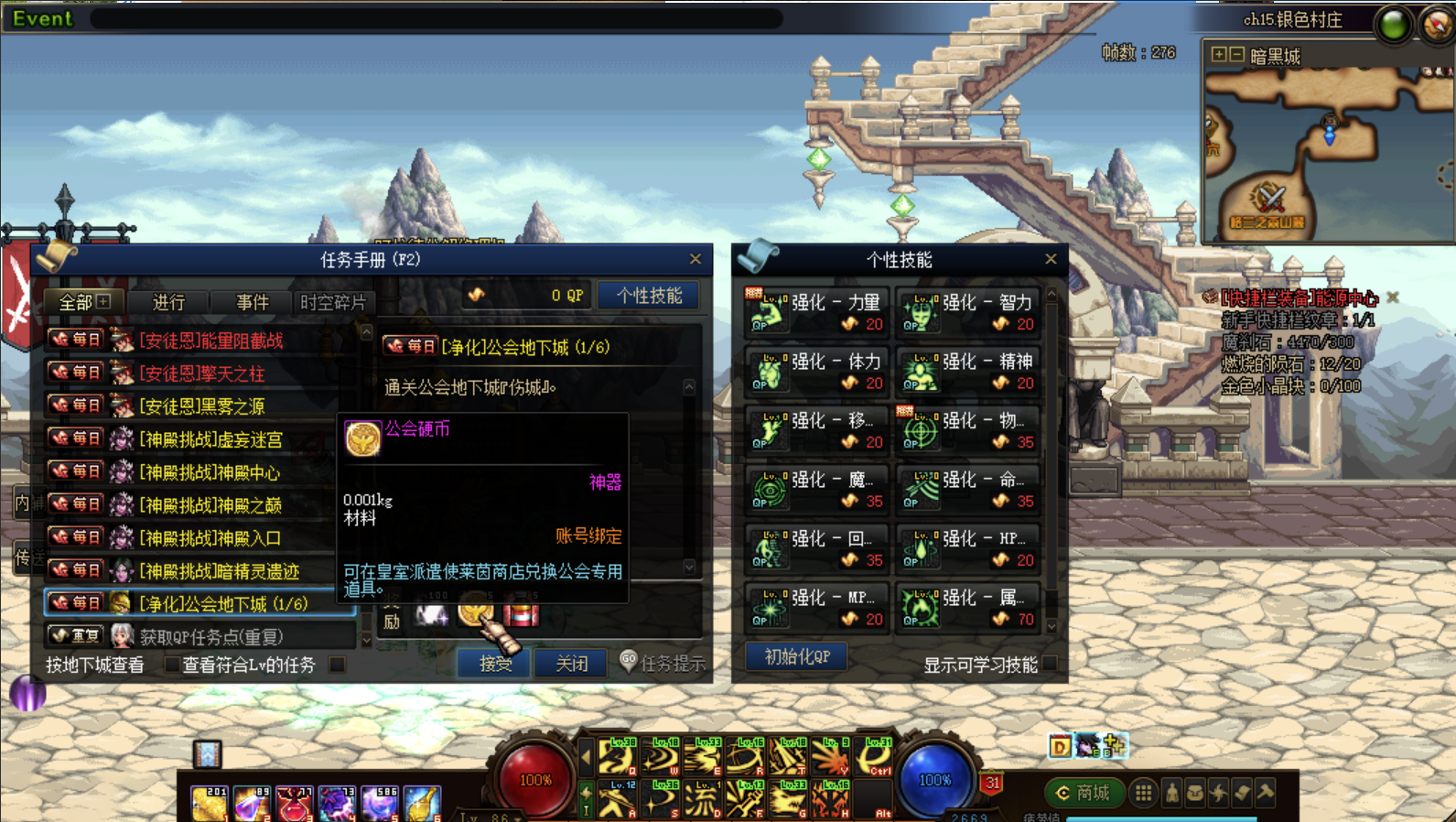Viewport: 1456px width, 822px height.
Task: Show the 全部 quest tab
Action: point(83,302)
